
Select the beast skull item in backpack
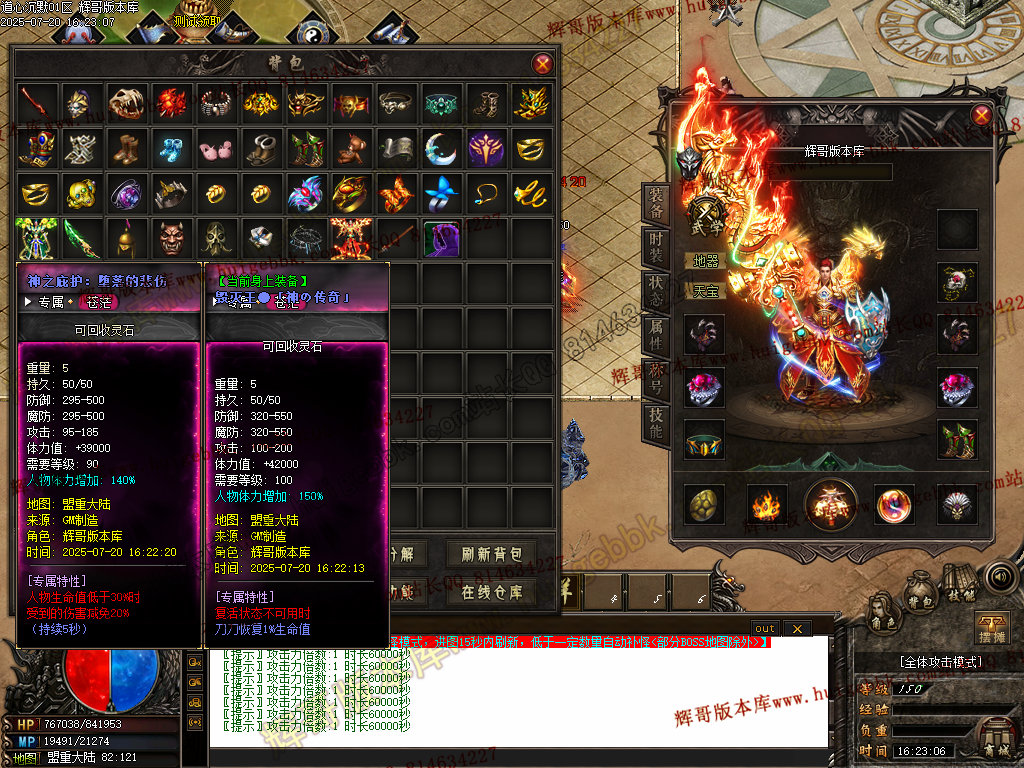(126, 102)
